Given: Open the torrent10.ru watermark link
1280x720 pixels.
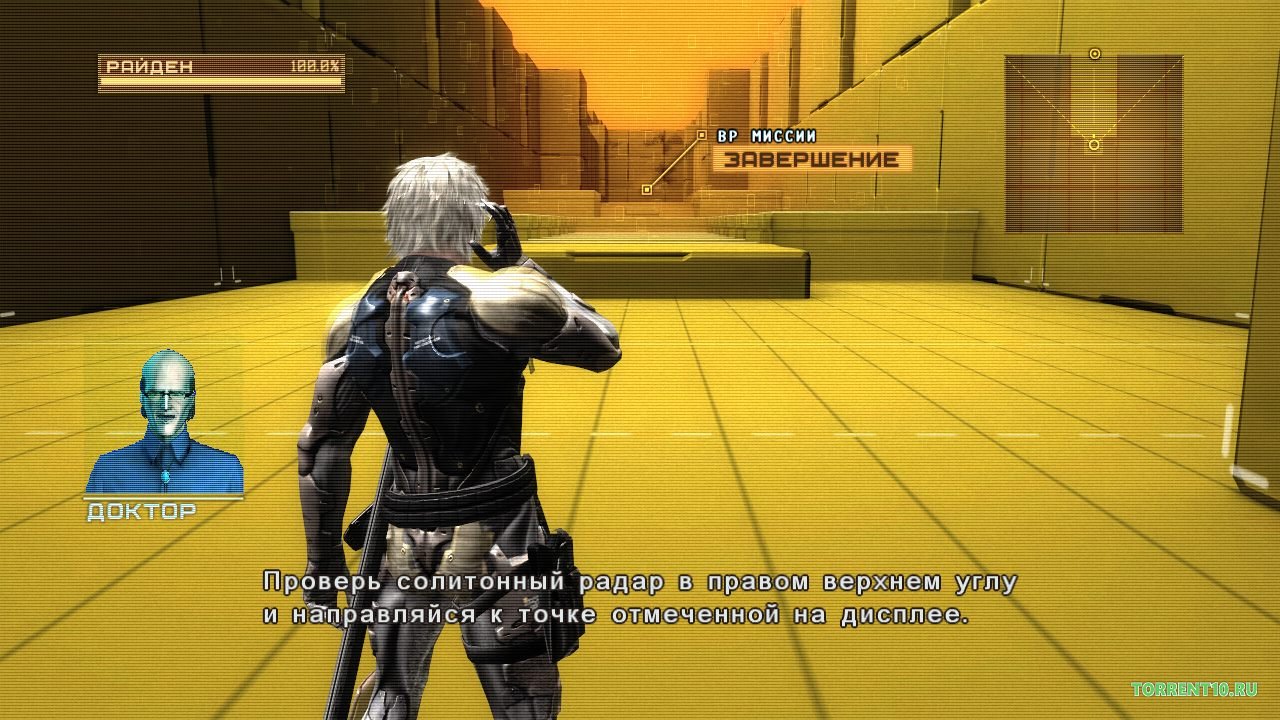Looking at the screenshot, I should point(1194,690).
